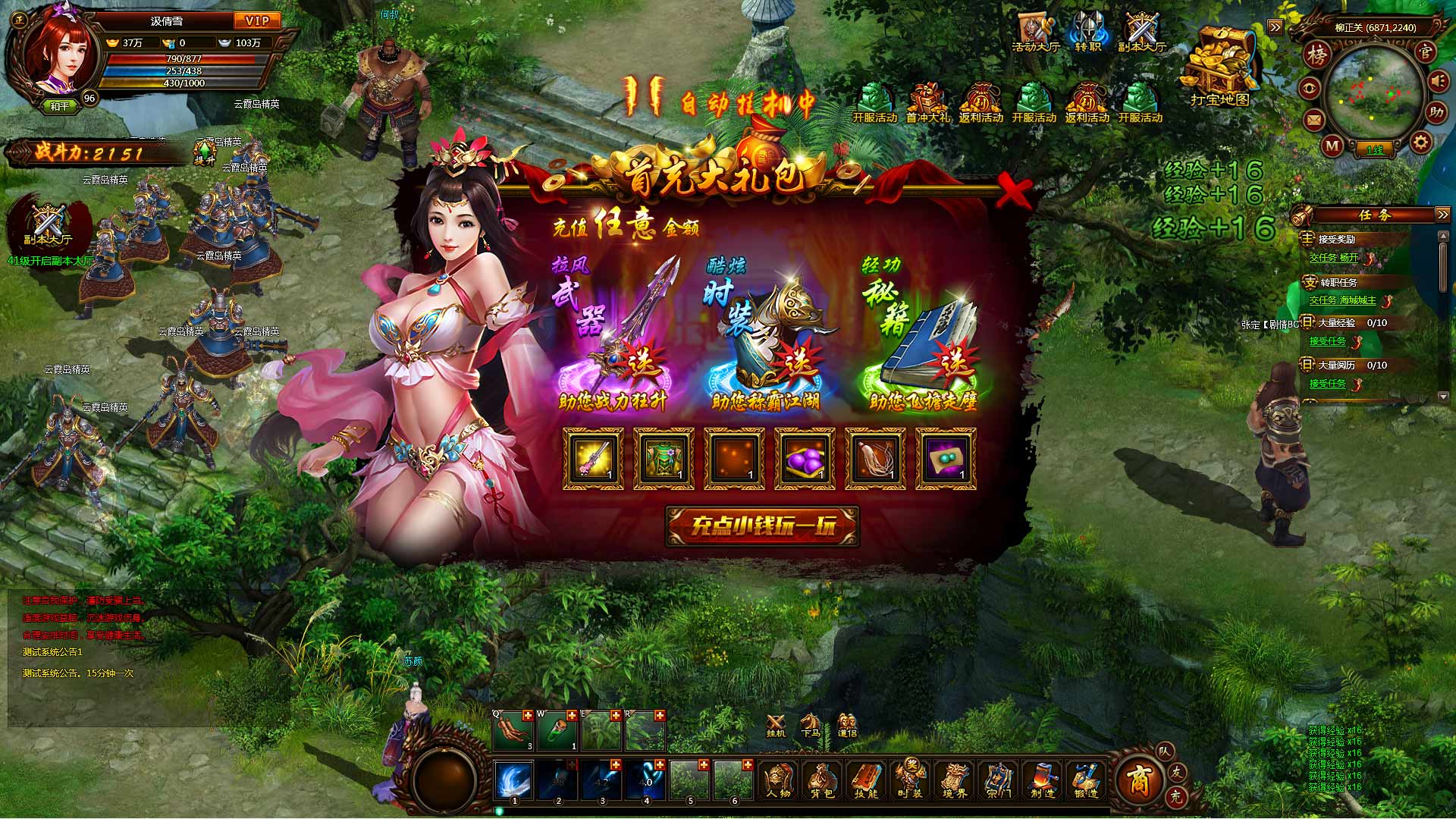This screenshot has width=1456, height=819.
Task: Open the 背包 bag
Action: 822,780
